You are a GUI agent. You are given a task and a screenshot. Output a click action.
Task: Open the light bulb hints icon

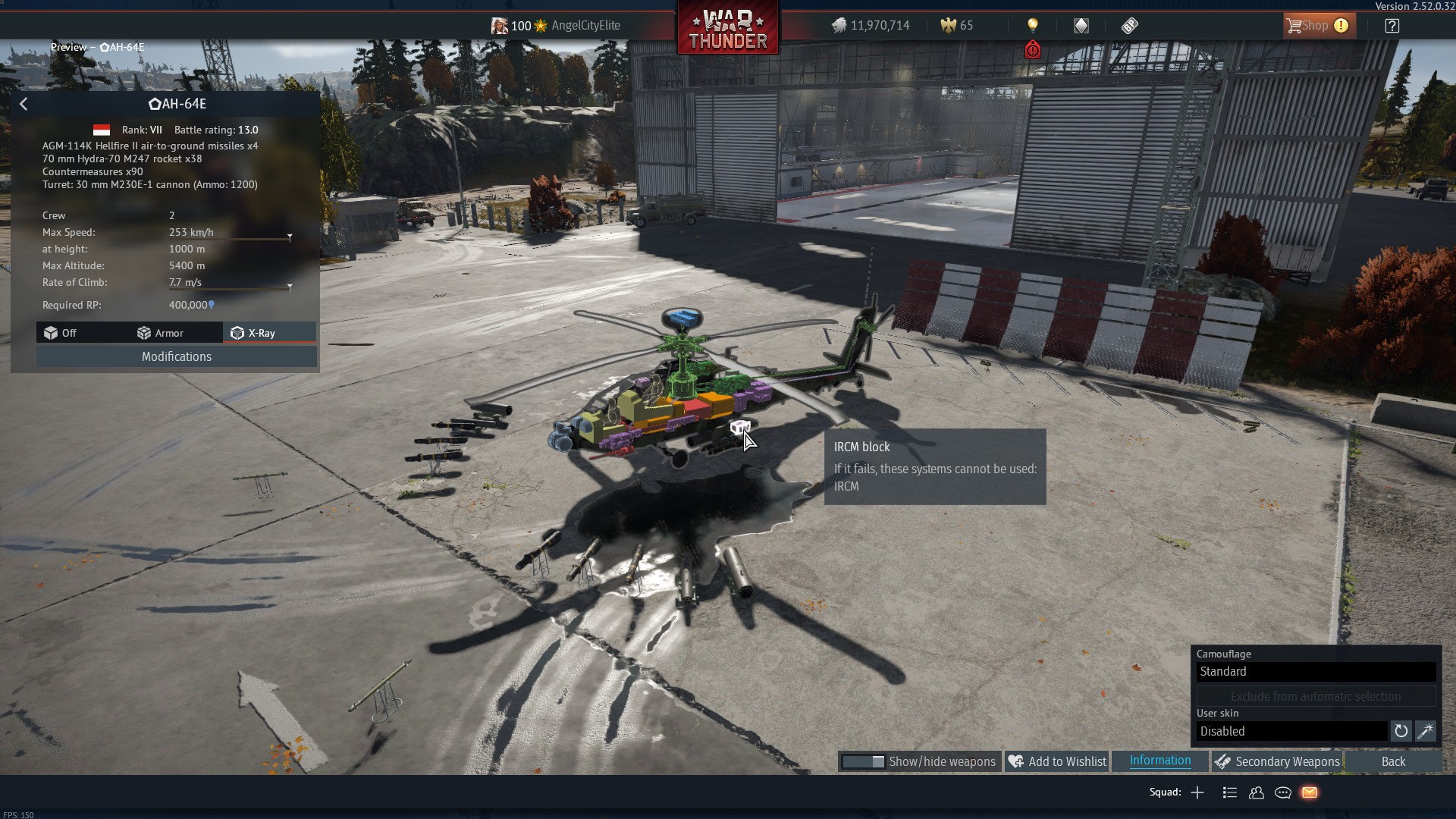(x=1032, y=26)
